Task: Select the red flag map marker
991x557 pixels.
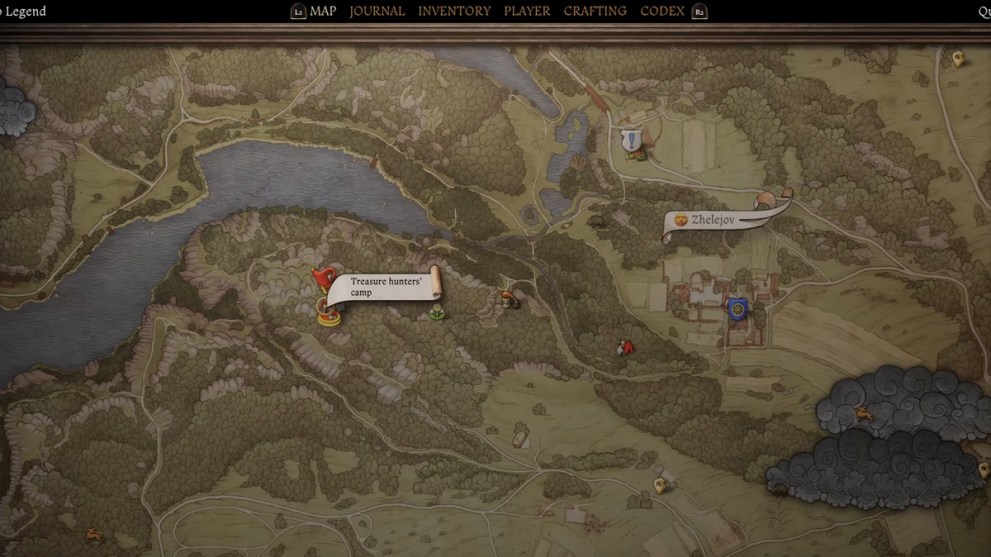Action: [321, 277]
